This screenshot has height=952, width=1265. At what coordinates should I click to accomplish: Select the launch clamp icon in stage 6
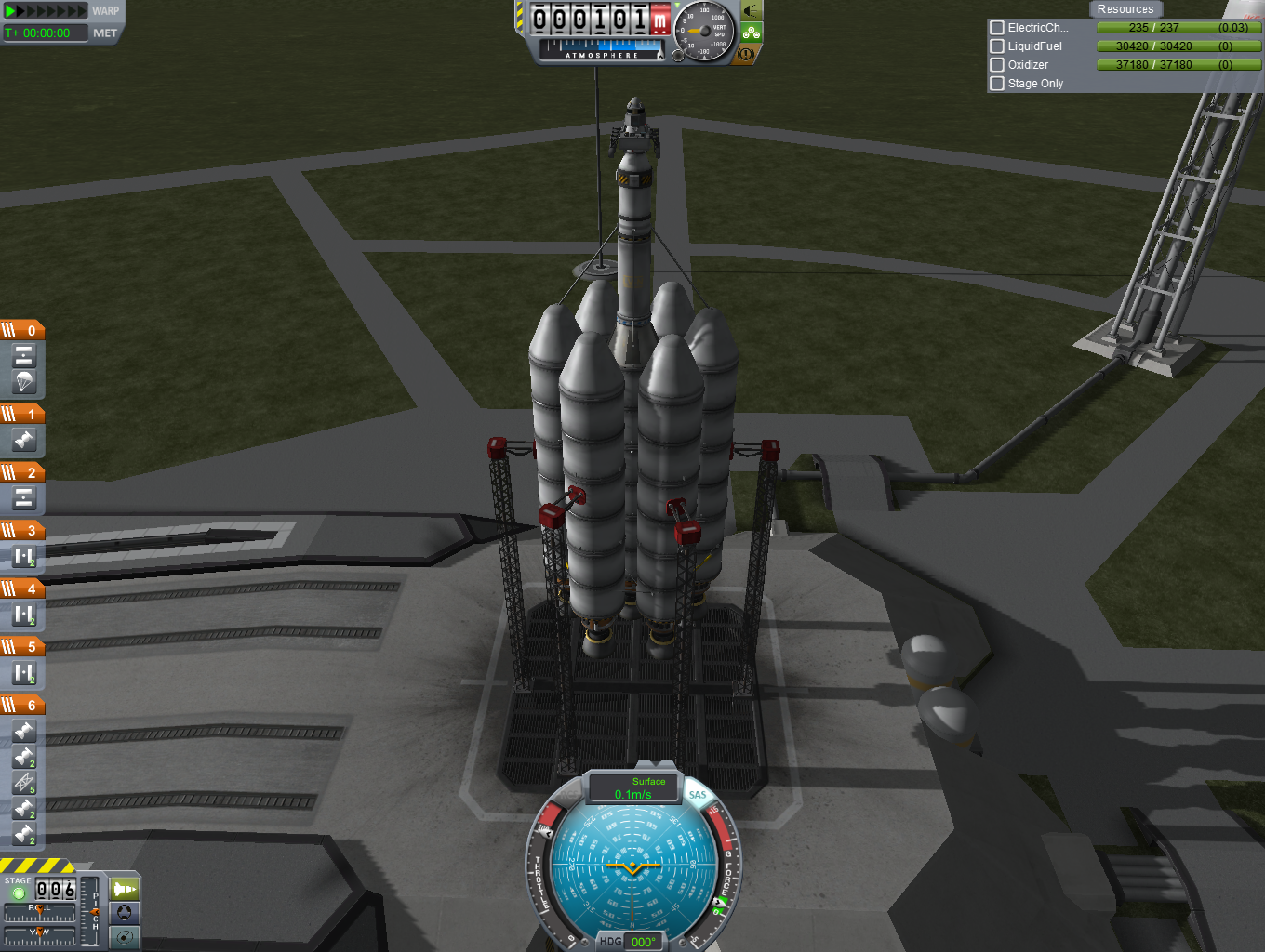[23, 783]
